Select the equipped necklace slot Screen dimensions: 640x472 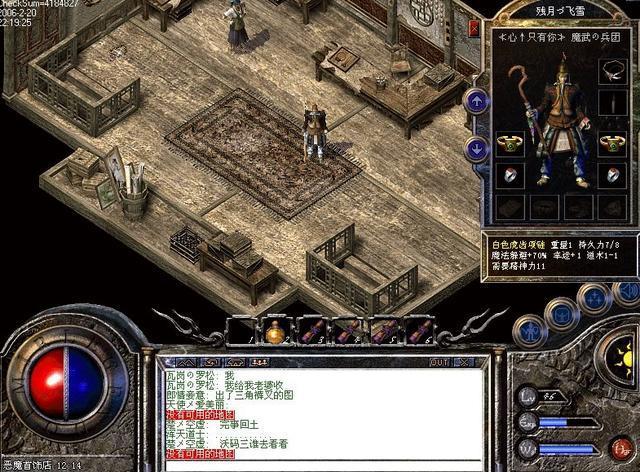pos(612,69)
